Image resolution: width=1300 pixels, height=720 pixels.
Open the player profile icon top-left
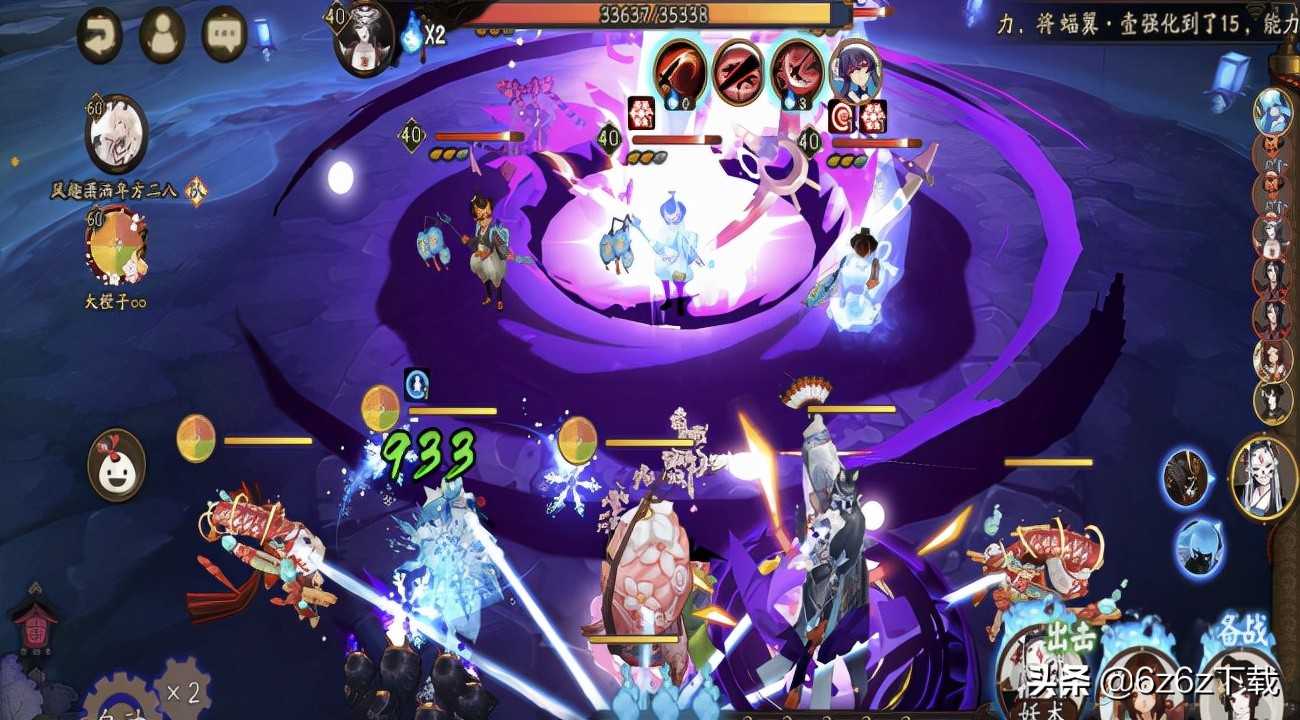(160, 33)
